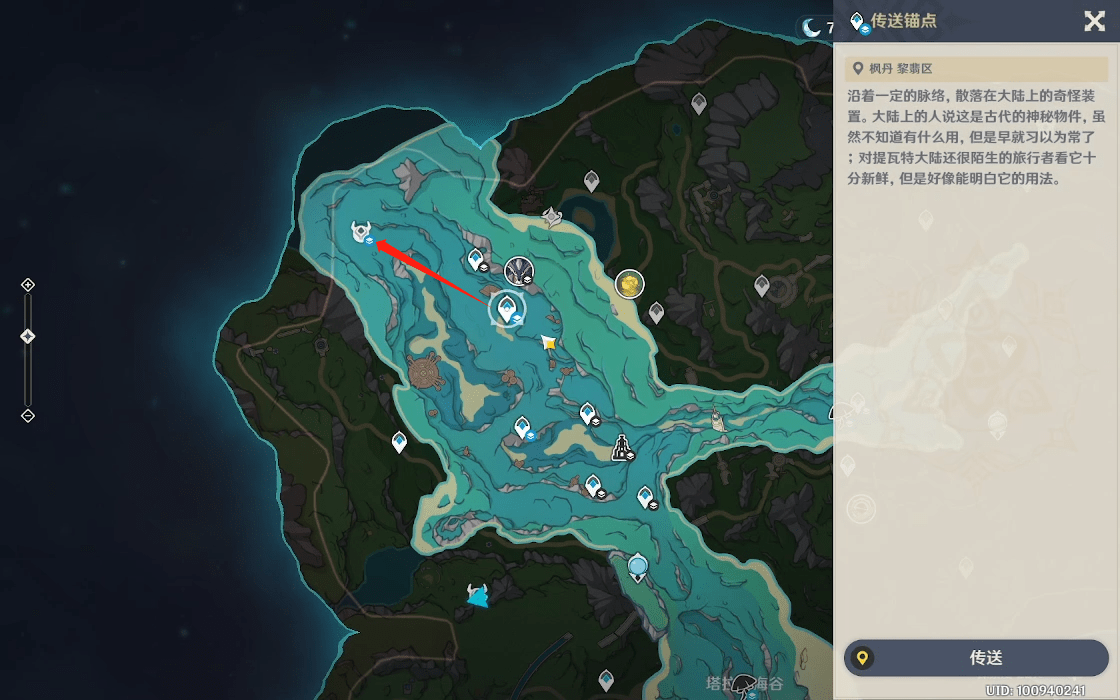Screen dimensions: 1120x700
Task: Select the highlighted teleport waypoint with the selection ring
Action: tap(507, 309)
